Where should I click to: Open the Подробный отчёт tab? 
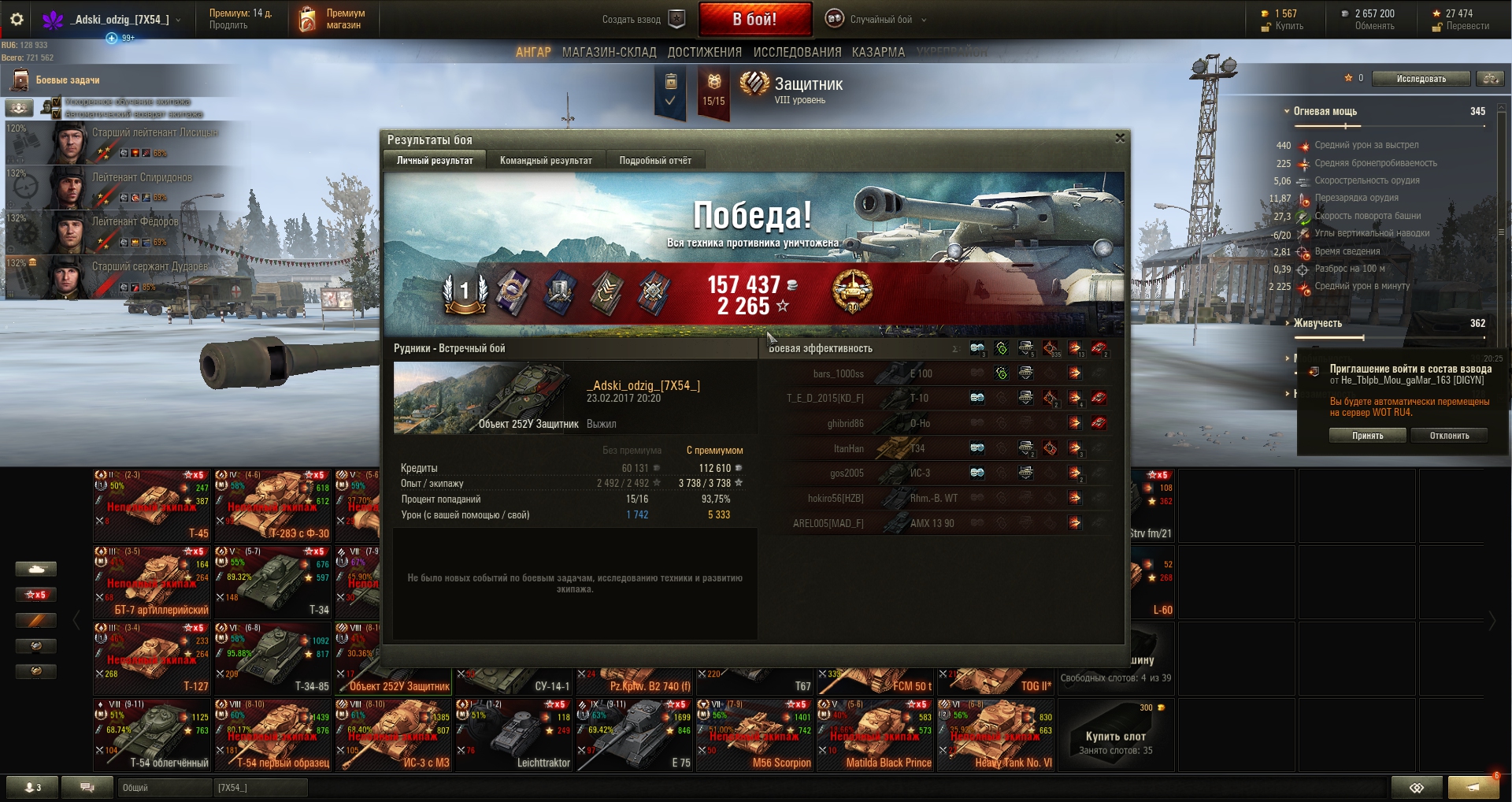[655, 161]
